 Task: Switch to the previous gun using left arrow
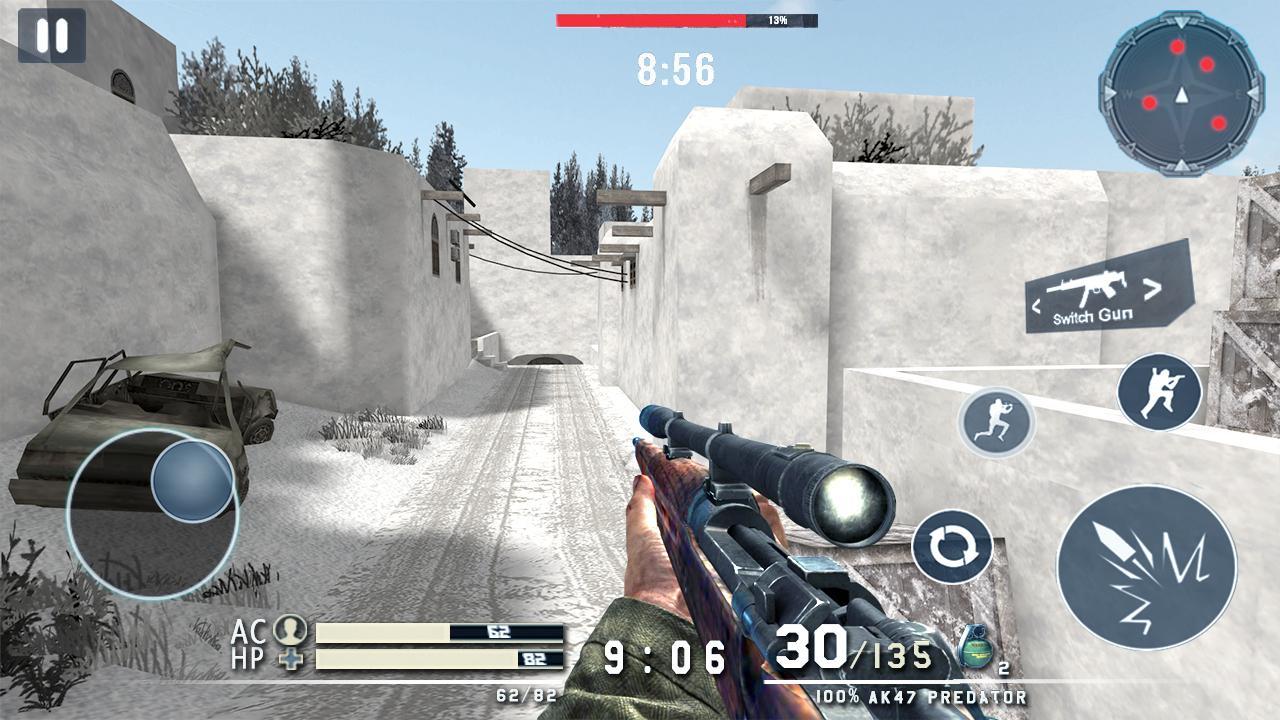tap(1037, 301)
